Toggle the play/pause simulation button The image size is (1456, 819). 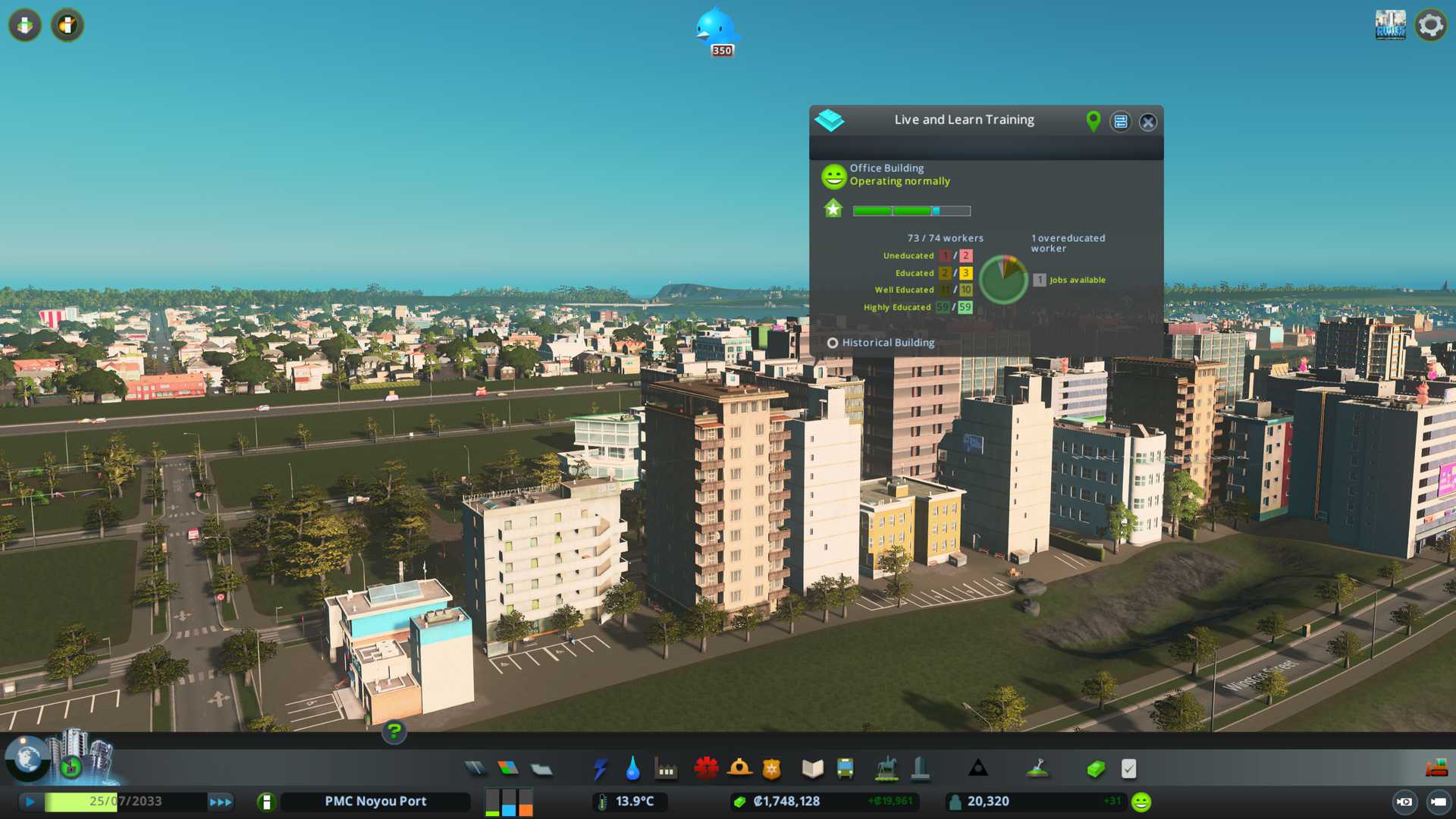click(x=30, y=802)
